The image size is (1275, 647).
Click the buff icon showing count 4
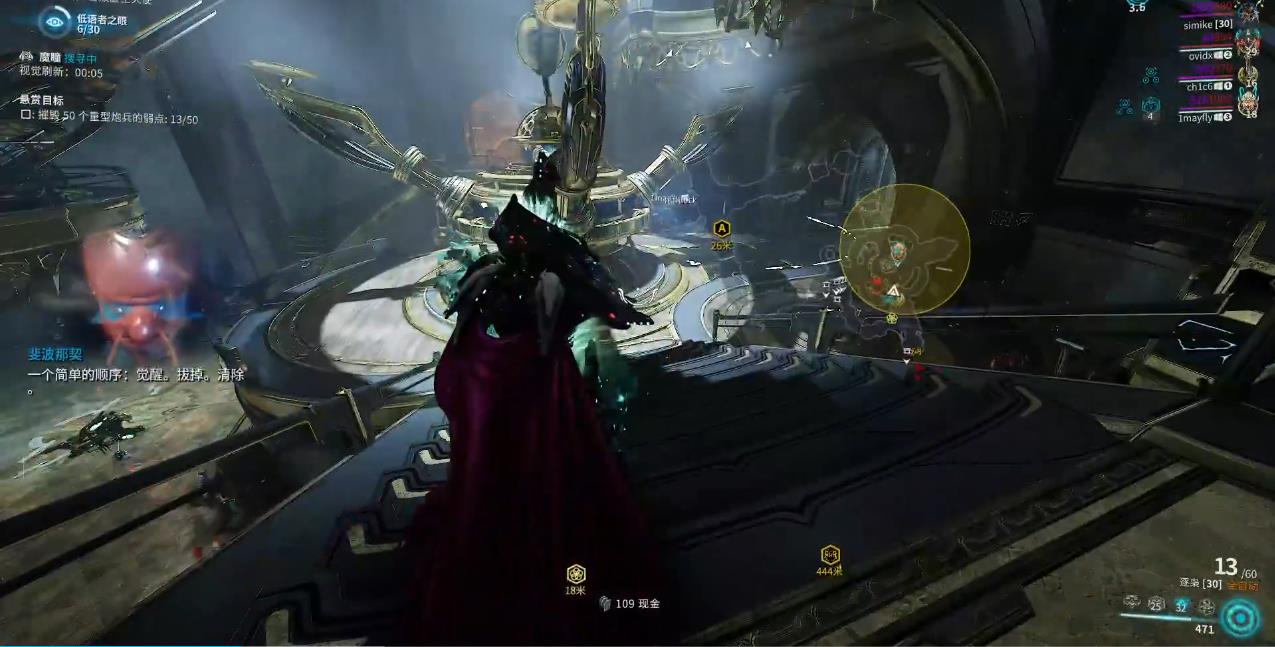1151,106
